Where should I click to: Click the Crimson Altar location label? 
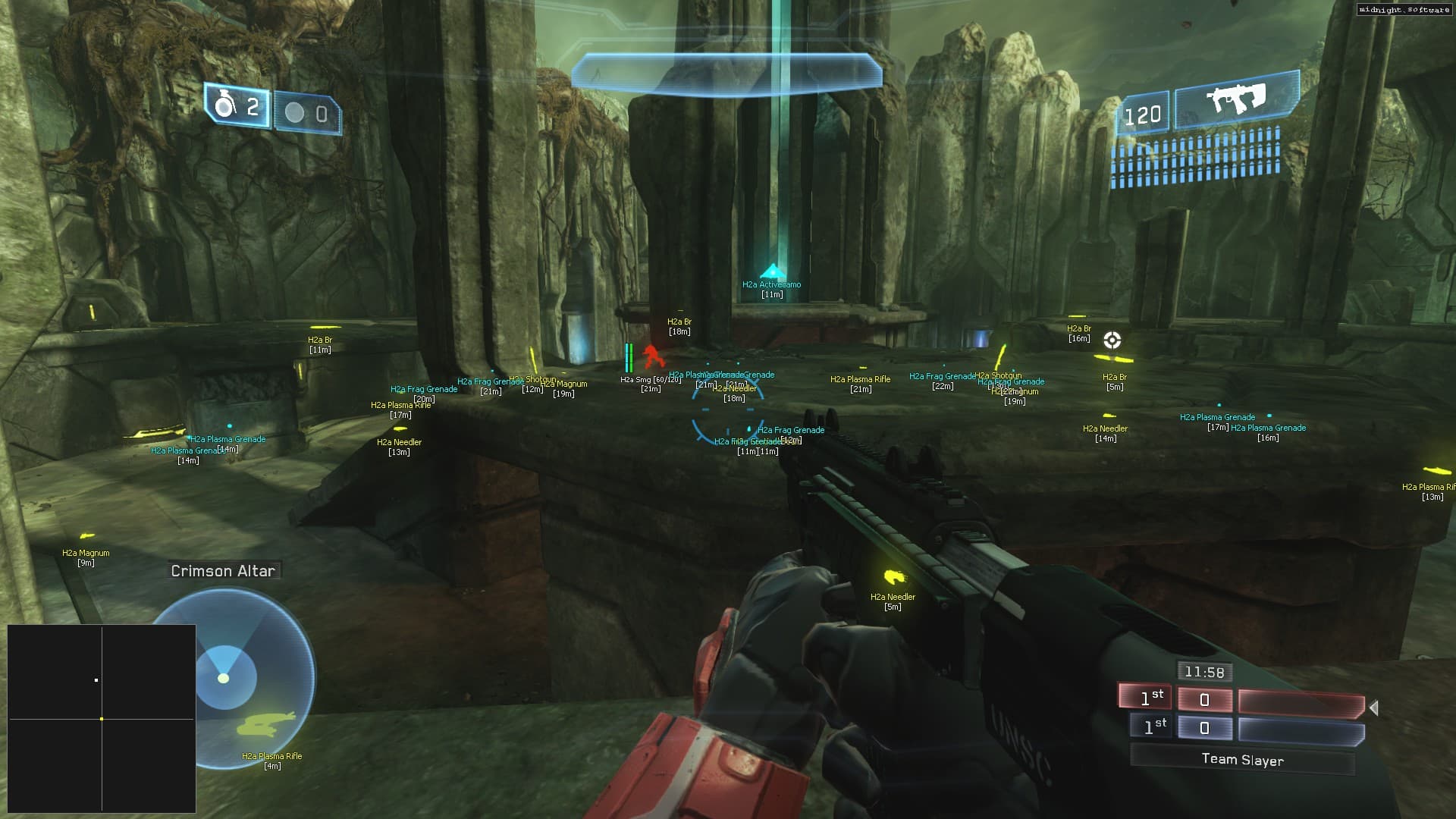pyautogui.click(x=223, y=571)
